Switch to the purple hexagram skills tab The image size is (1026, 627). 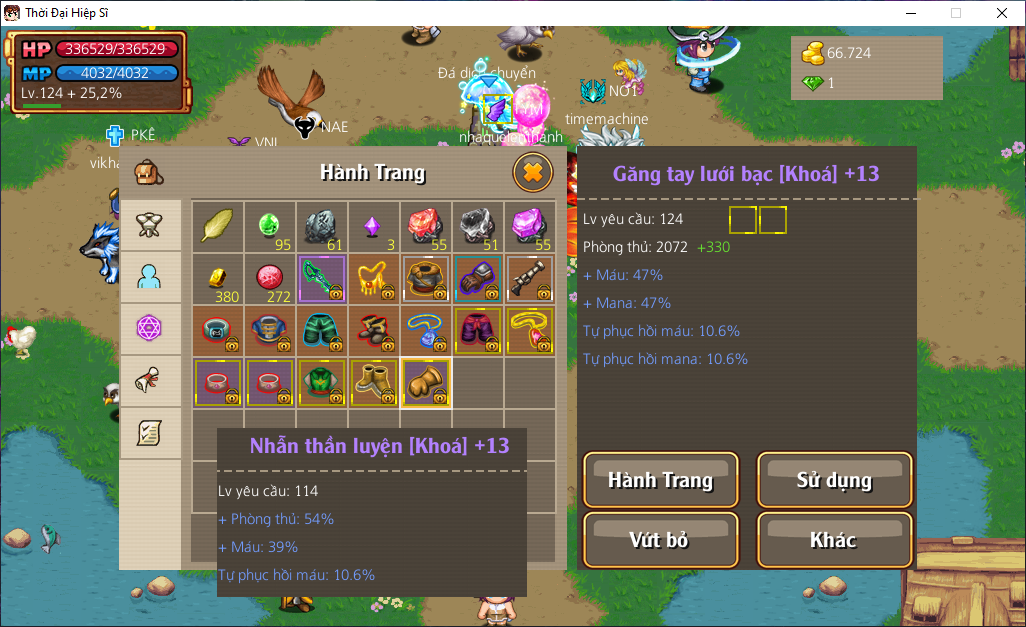pyautogui.click(x=150, y=329)
